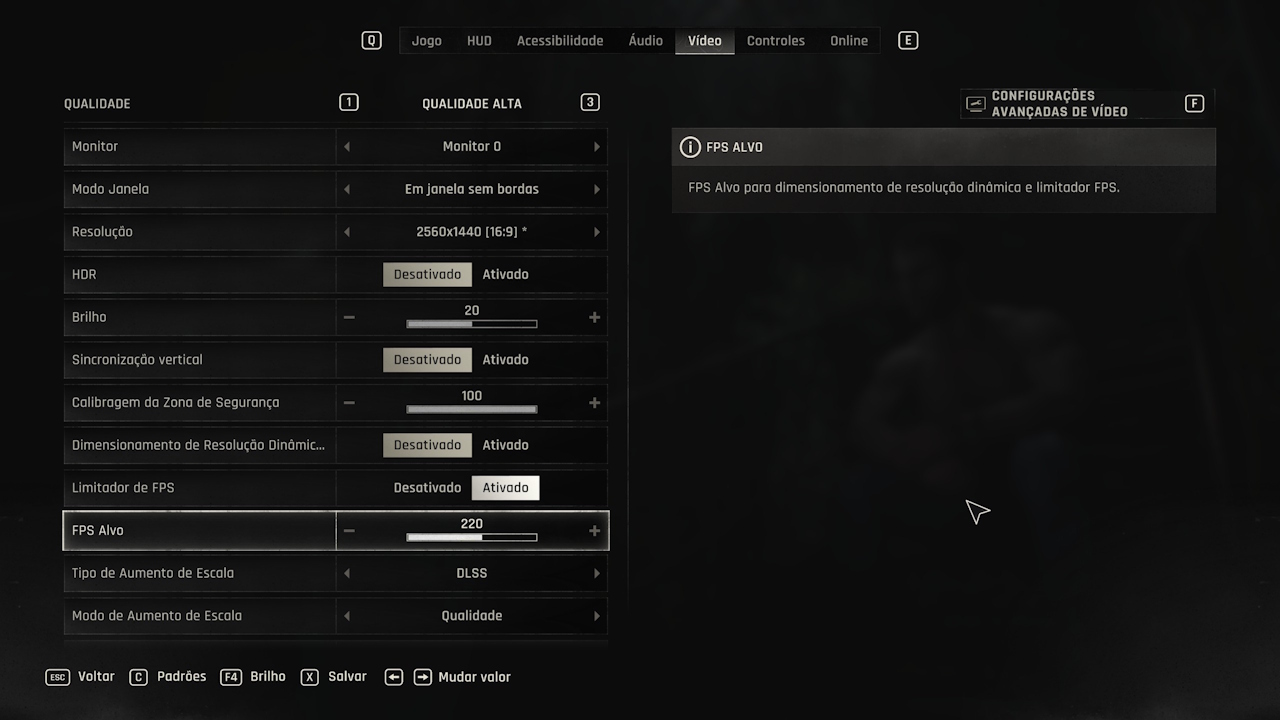Restore defaults with Padrões

[168, 677]
